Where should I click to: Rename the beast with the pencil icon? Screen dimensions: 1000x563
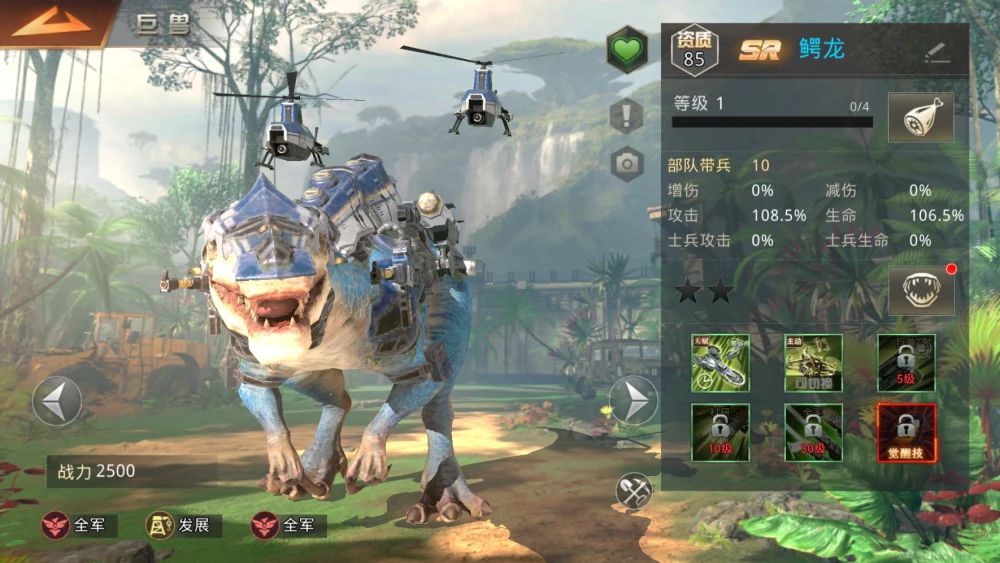[x=937, y=52]
